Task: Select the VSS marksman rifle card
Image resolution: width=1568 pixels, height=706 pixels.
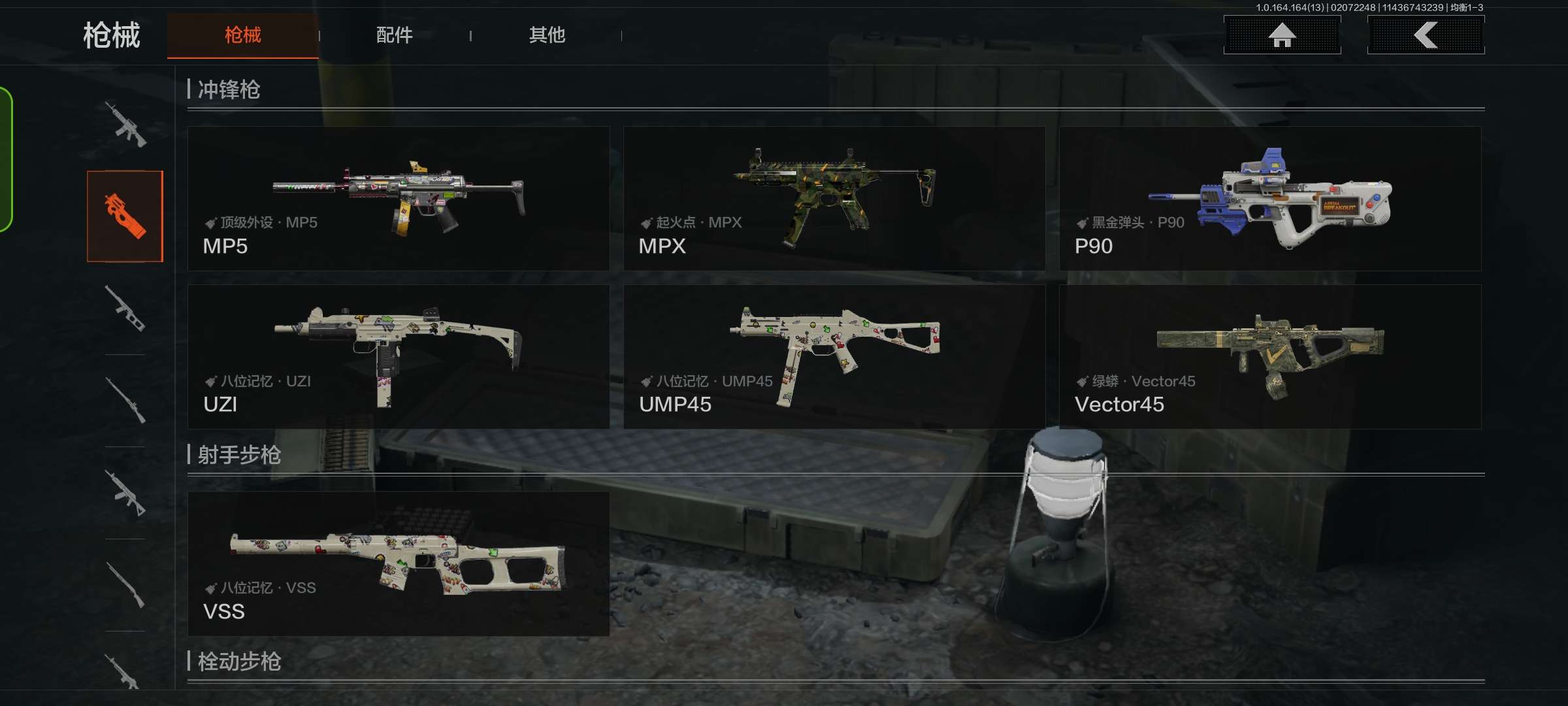Action: (399, 563)
